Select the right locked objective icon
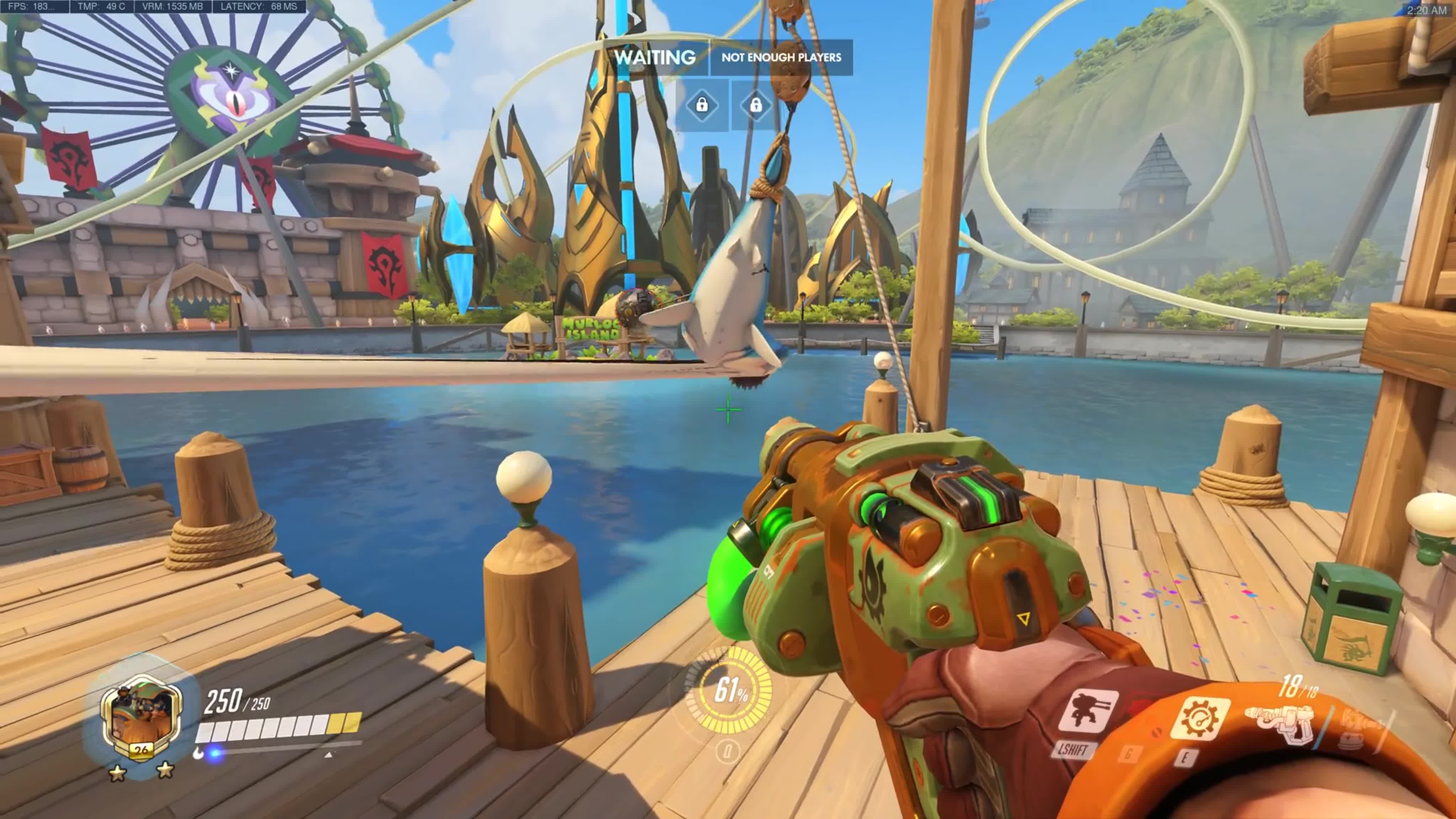Screen dimensions: 1456x819 (x=756, y=105)
